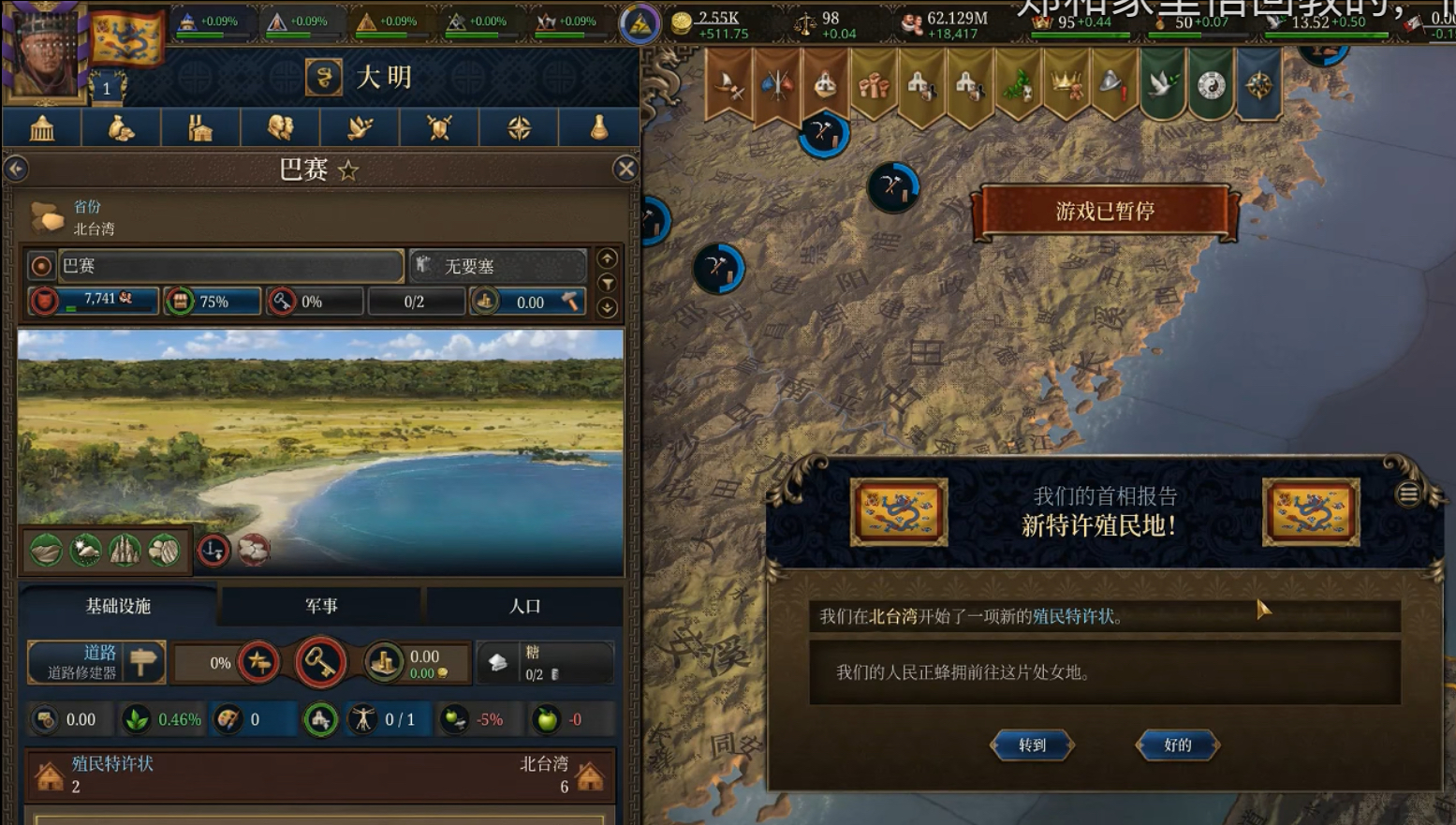Open the economy panel with the money pouch icon
Image resolution: width=1456 pixels, height=825 pixels.
tap(121, 127)
